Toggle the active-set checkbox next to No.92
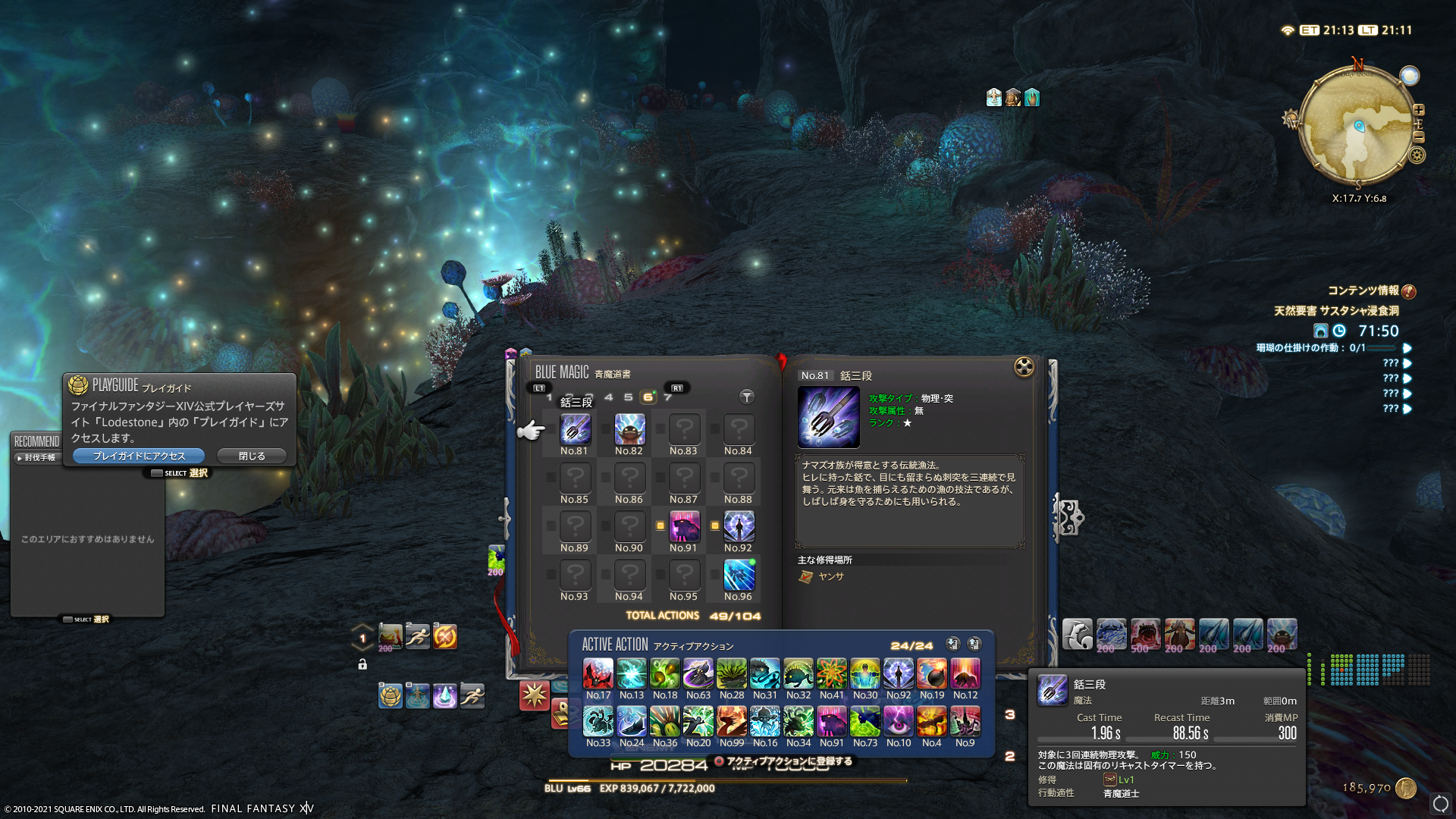 [x=714, y=525]
